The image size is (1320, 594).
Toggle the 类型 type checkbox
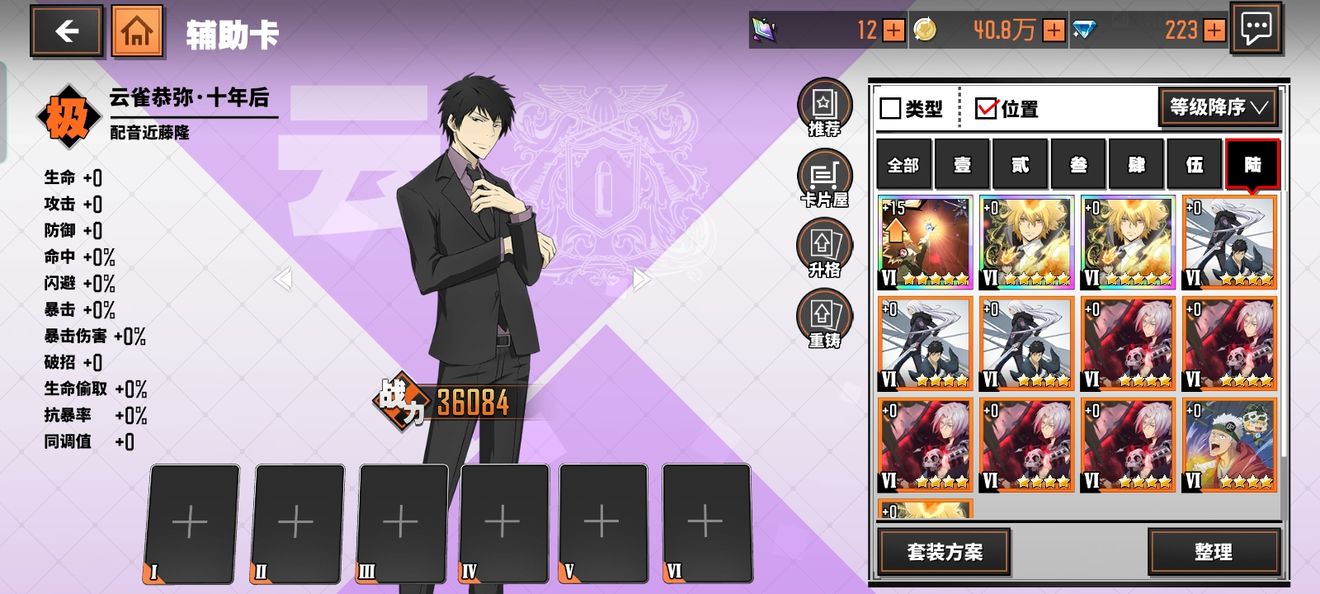click(x=890, y=108)
